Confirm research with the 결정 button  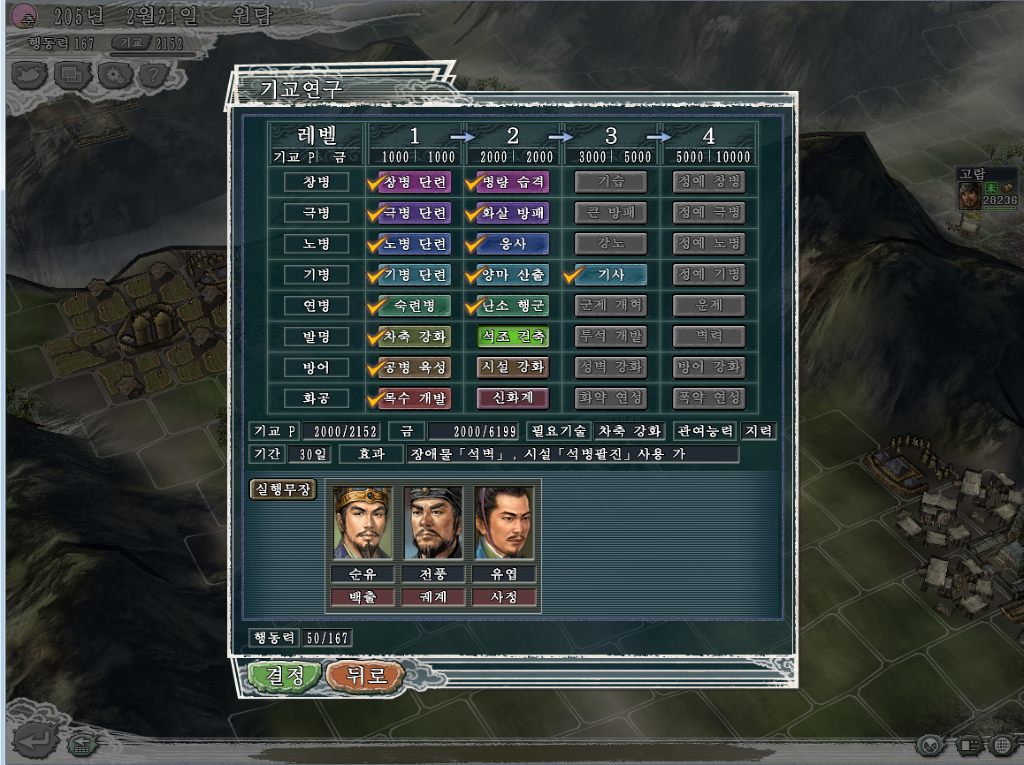pyautogui.click(x=285, y=675)
